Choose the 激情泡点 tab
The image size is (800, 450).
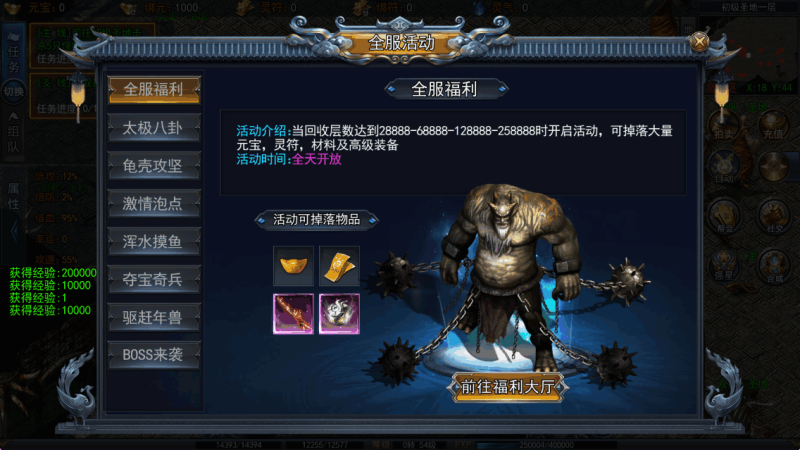pos(155,203)
